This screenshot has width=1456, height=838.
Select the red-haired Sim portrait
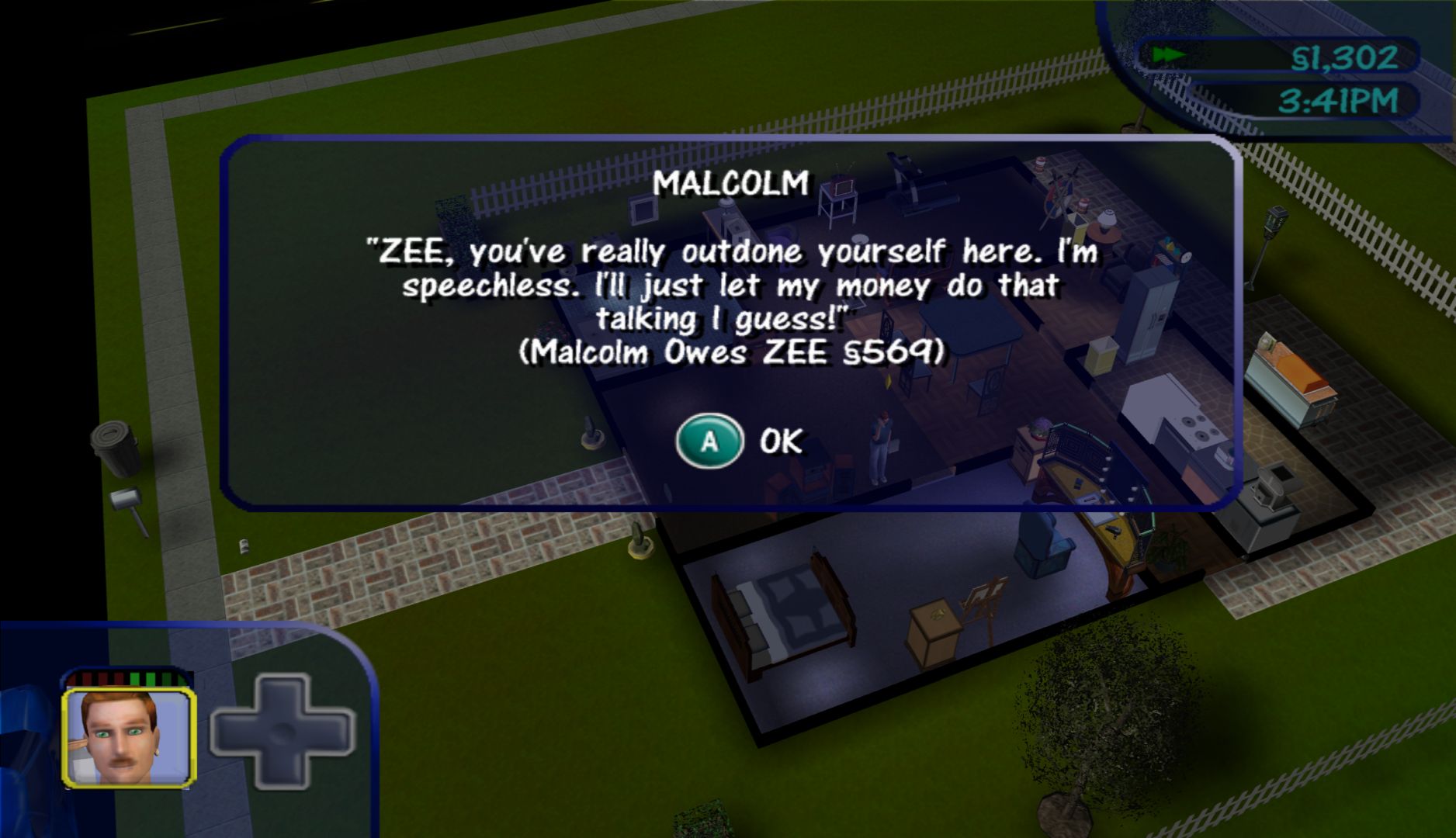coord(128,738)
